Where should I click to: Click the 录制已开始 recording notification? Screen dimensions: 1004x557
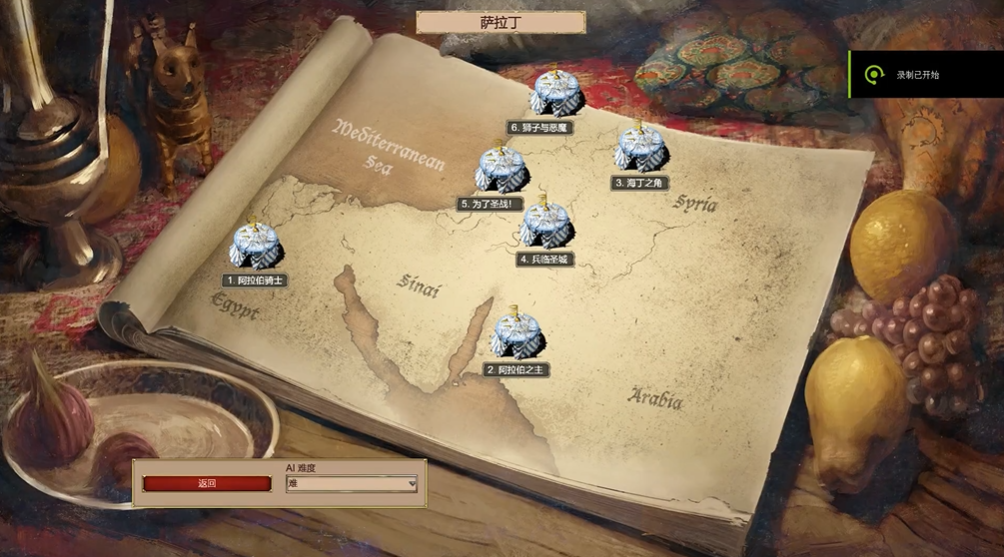coord(925,75)
